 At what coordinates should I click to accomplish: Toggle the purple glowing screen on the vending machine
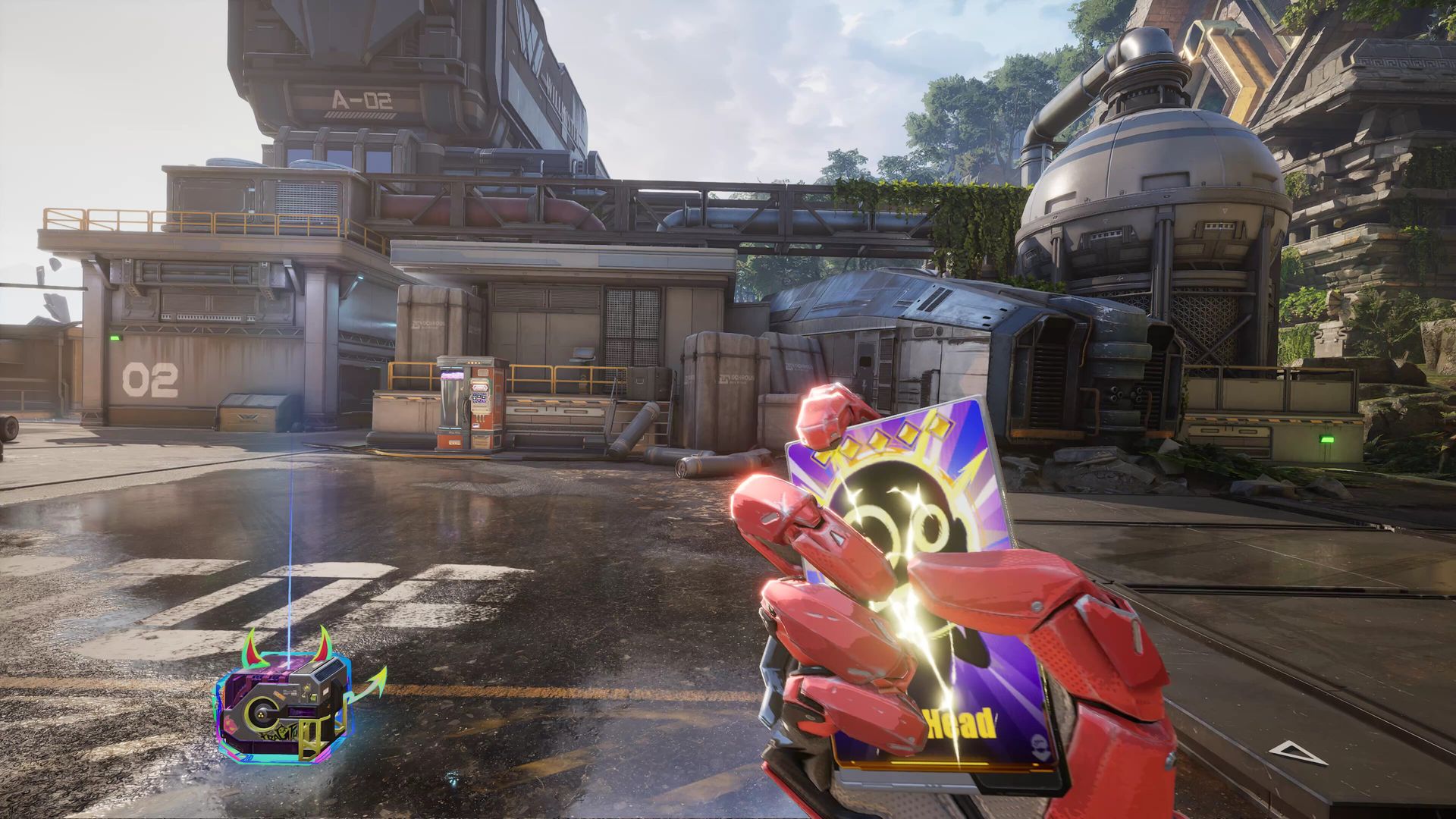452,375
